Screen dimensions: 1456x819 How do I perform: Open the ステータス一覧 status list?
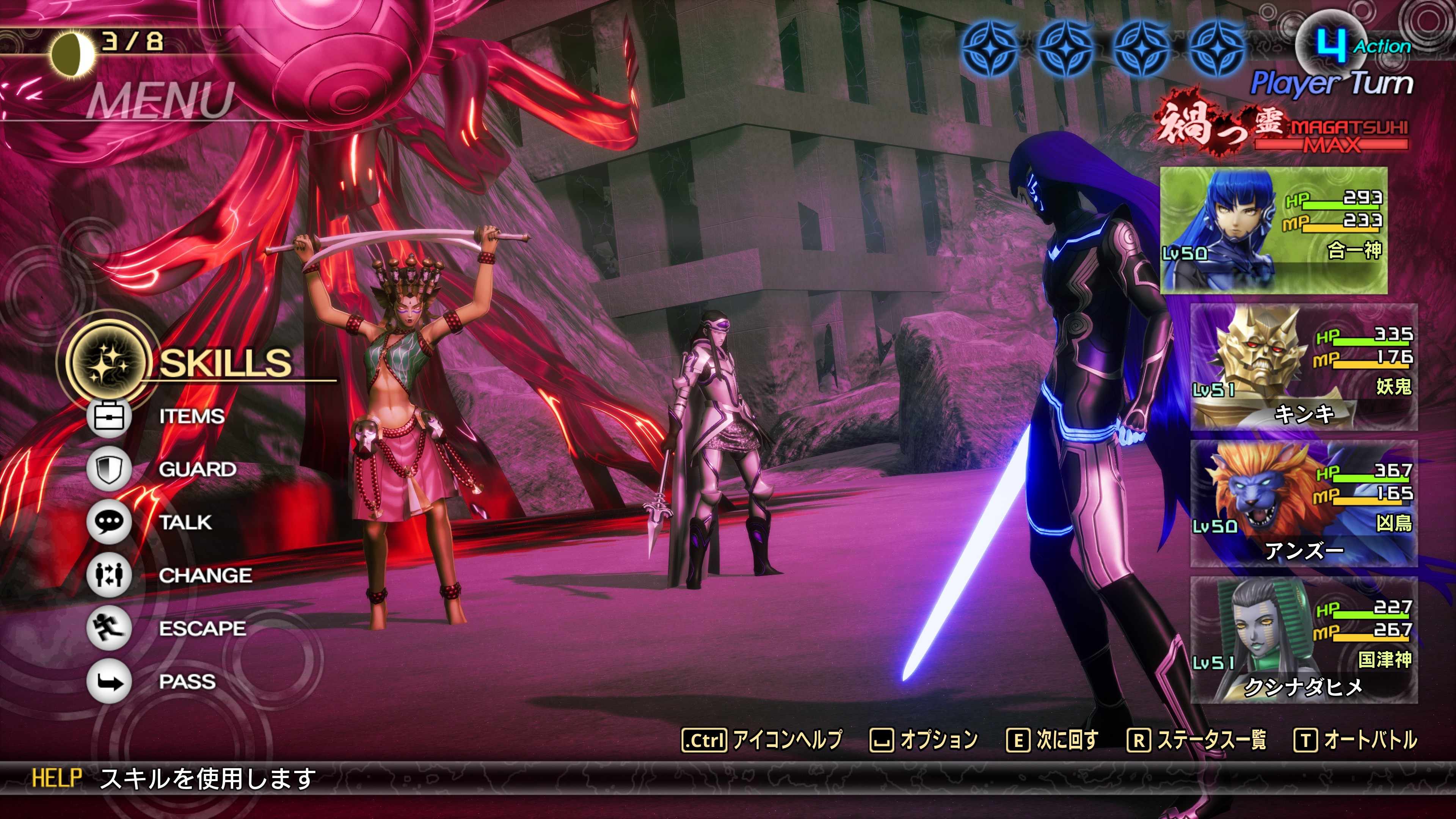[x=1197, y=740]
